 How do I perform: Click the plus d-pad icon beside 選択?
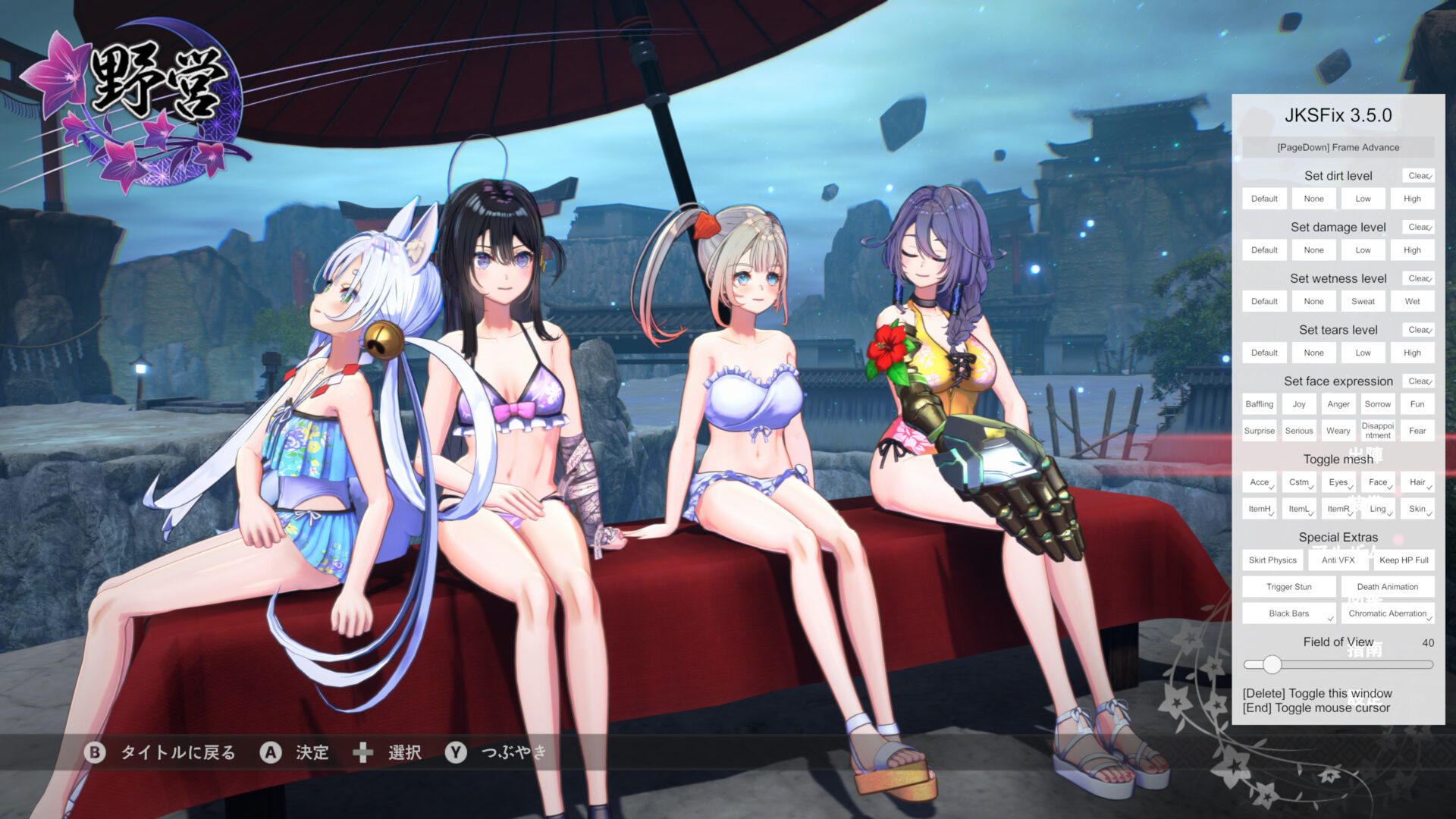click(x=364, y=752)
